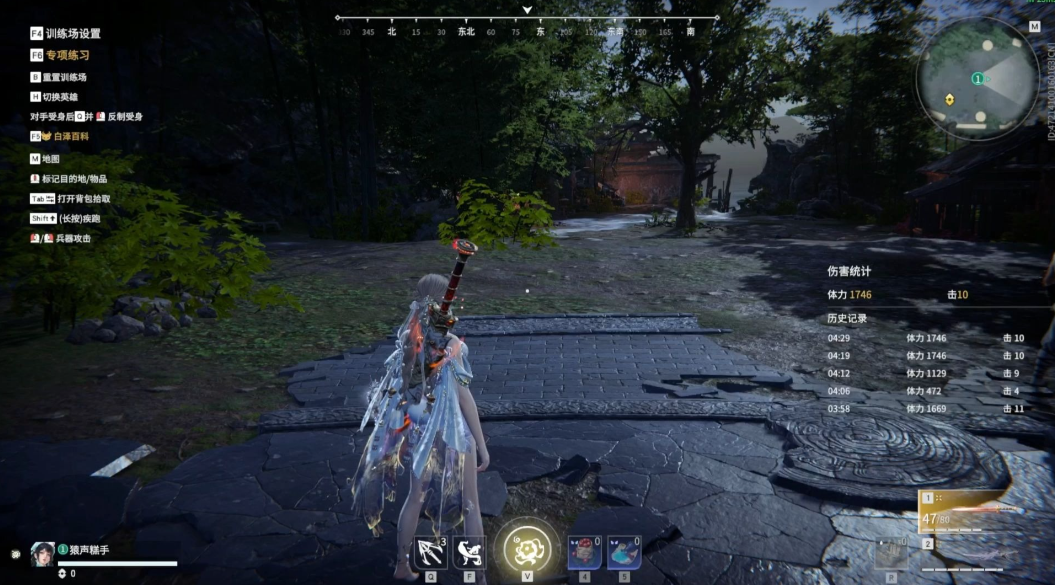Use the red consumable item in slot 4
The image size is (1055, 585).
584,551
